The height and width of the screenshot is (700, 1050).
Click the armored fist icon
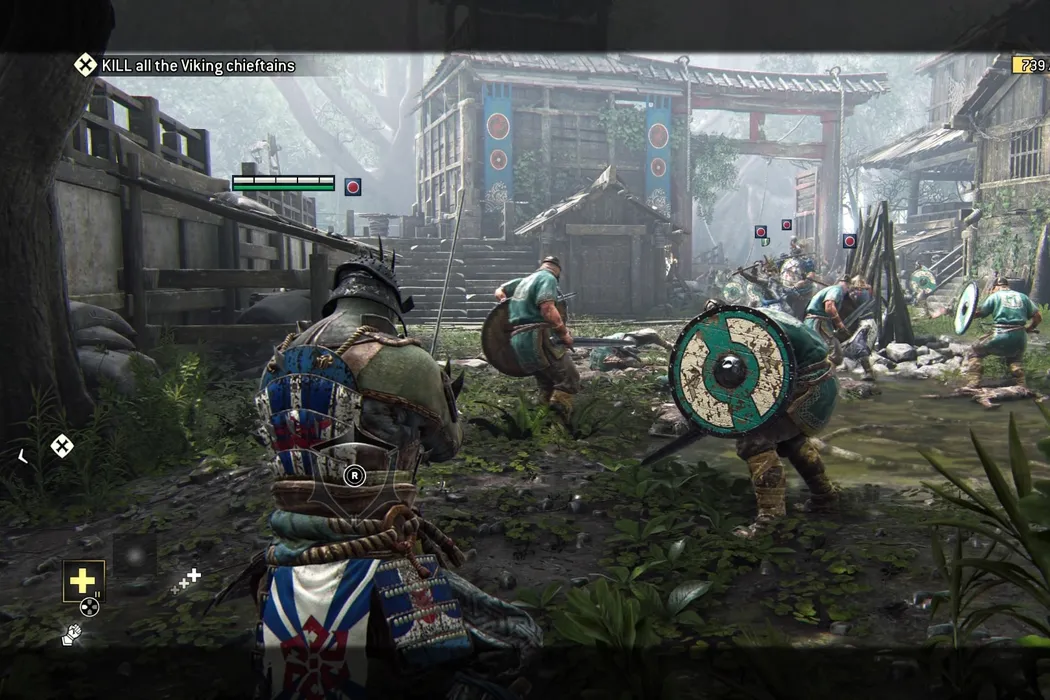[71, 635]
